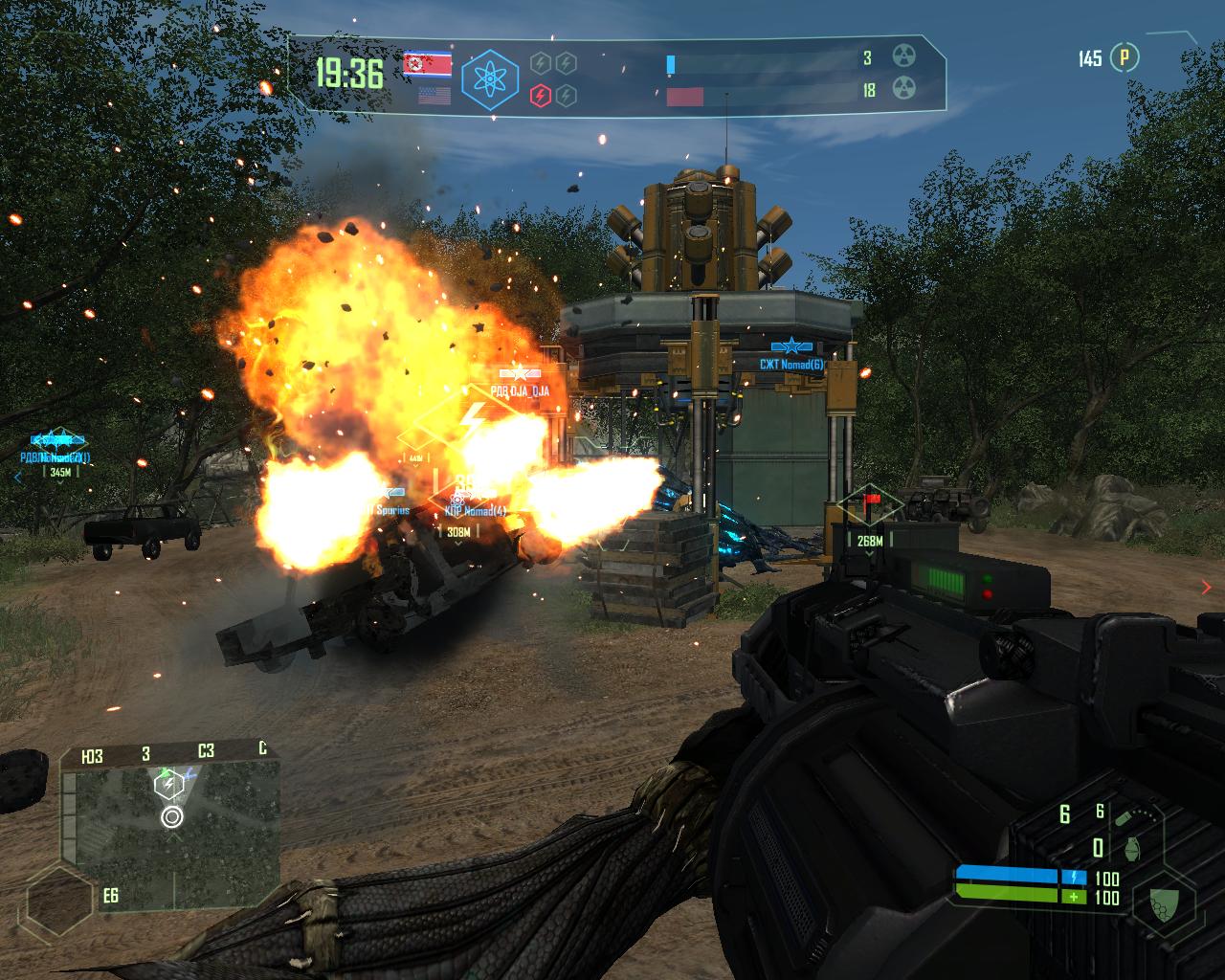Select the large lightning bolt objective marker
1225x980 pixels.
click(x=473, y=416)
